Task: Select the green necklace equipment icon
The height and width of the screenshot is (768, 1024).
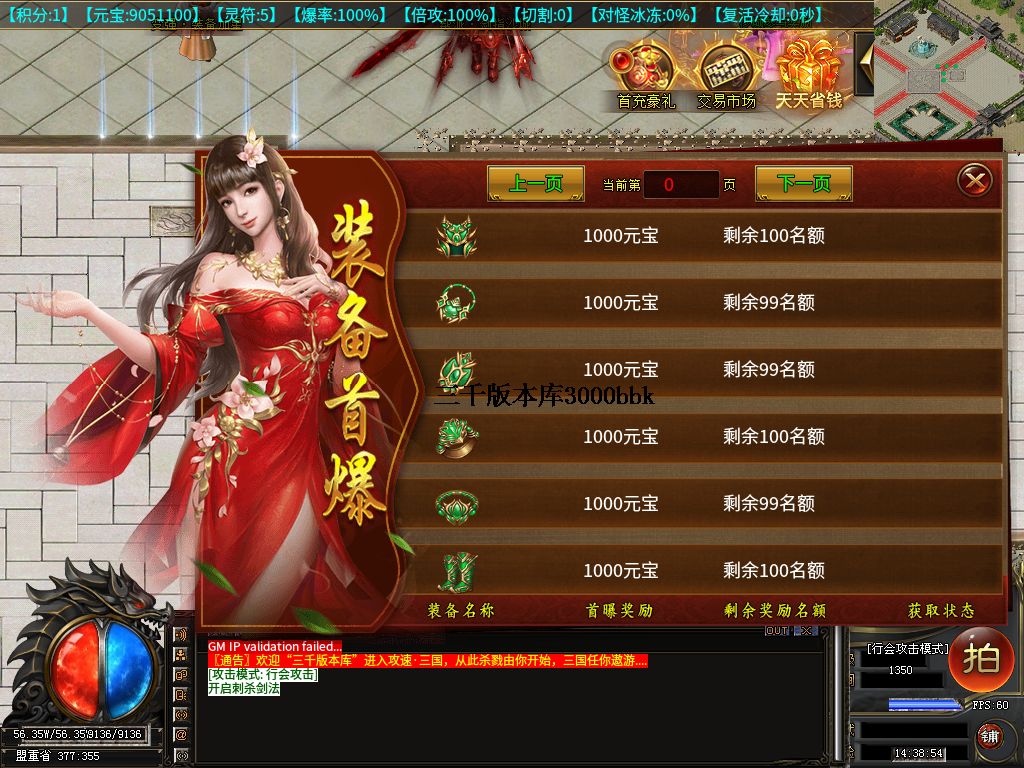Action: (x=456, y=303)
